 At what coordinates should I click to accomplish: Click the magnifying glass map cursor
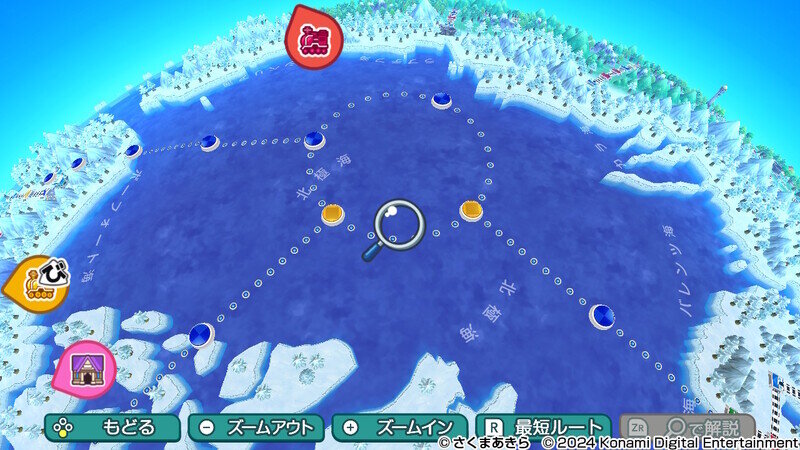click(398, 224)
